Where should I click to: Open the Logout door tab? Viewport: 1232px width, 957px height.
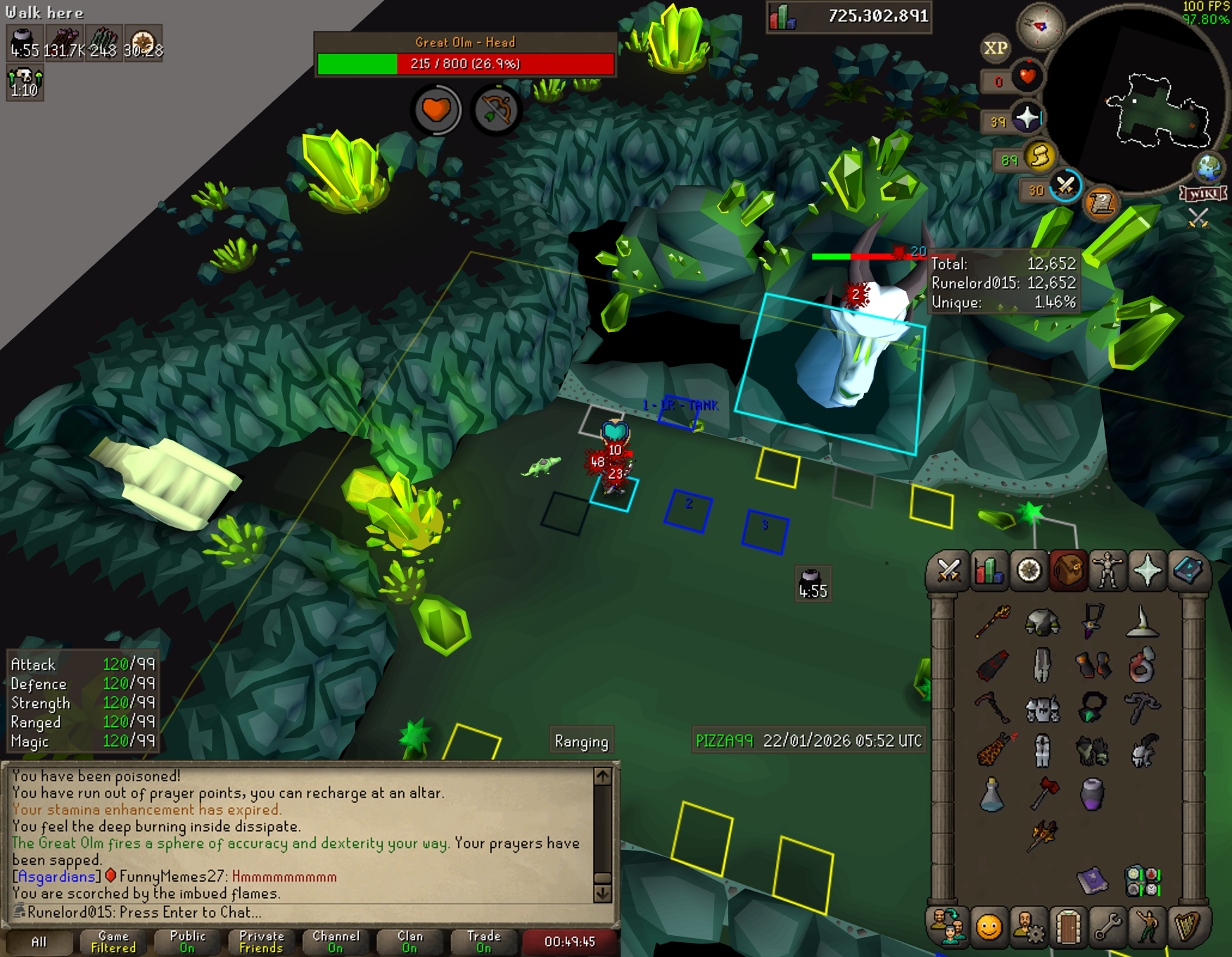click(x=1067, y=927)
